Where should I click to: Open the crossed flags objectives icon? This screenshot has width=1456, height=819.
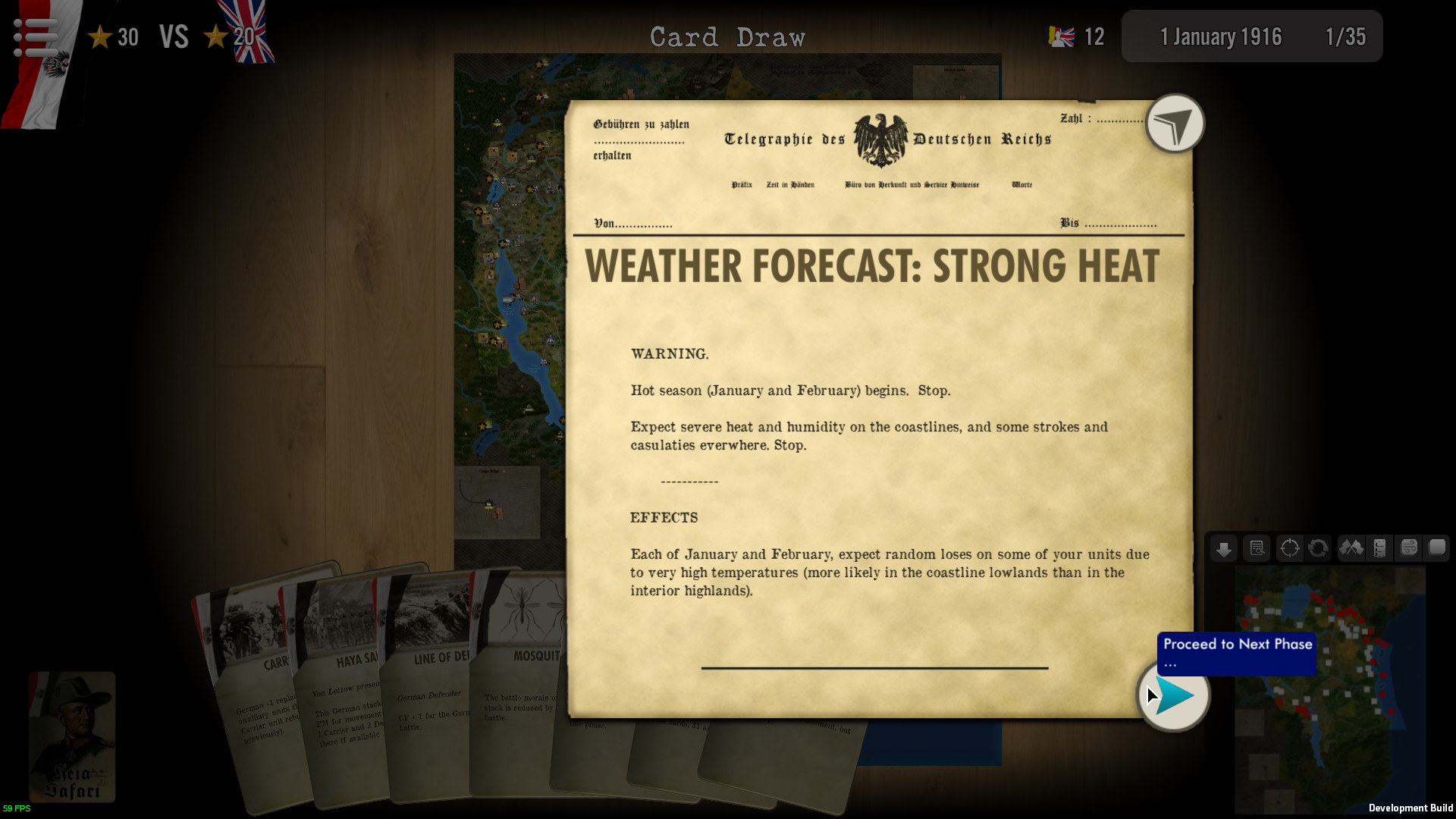coord(1351,548)
